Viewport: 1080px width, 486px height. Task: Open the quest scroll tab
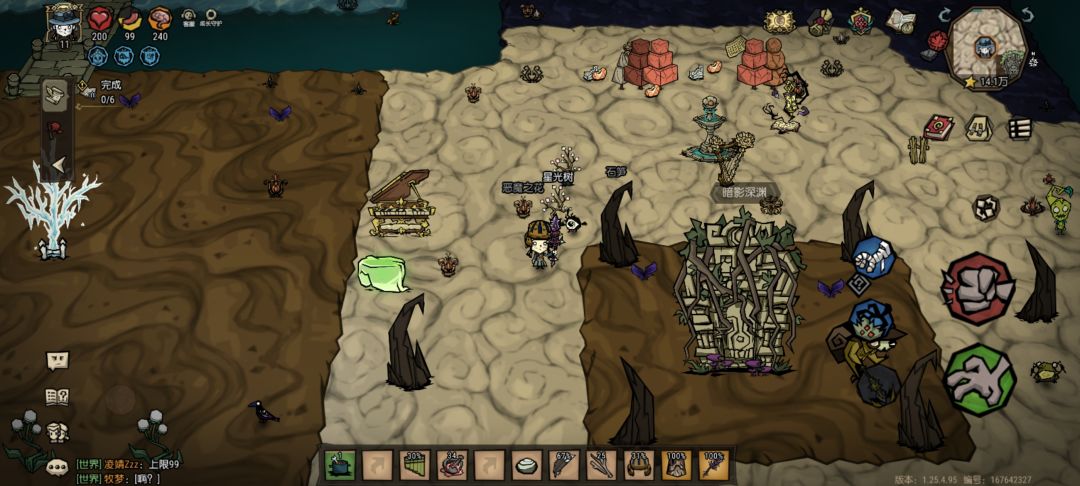pos(57,96)
